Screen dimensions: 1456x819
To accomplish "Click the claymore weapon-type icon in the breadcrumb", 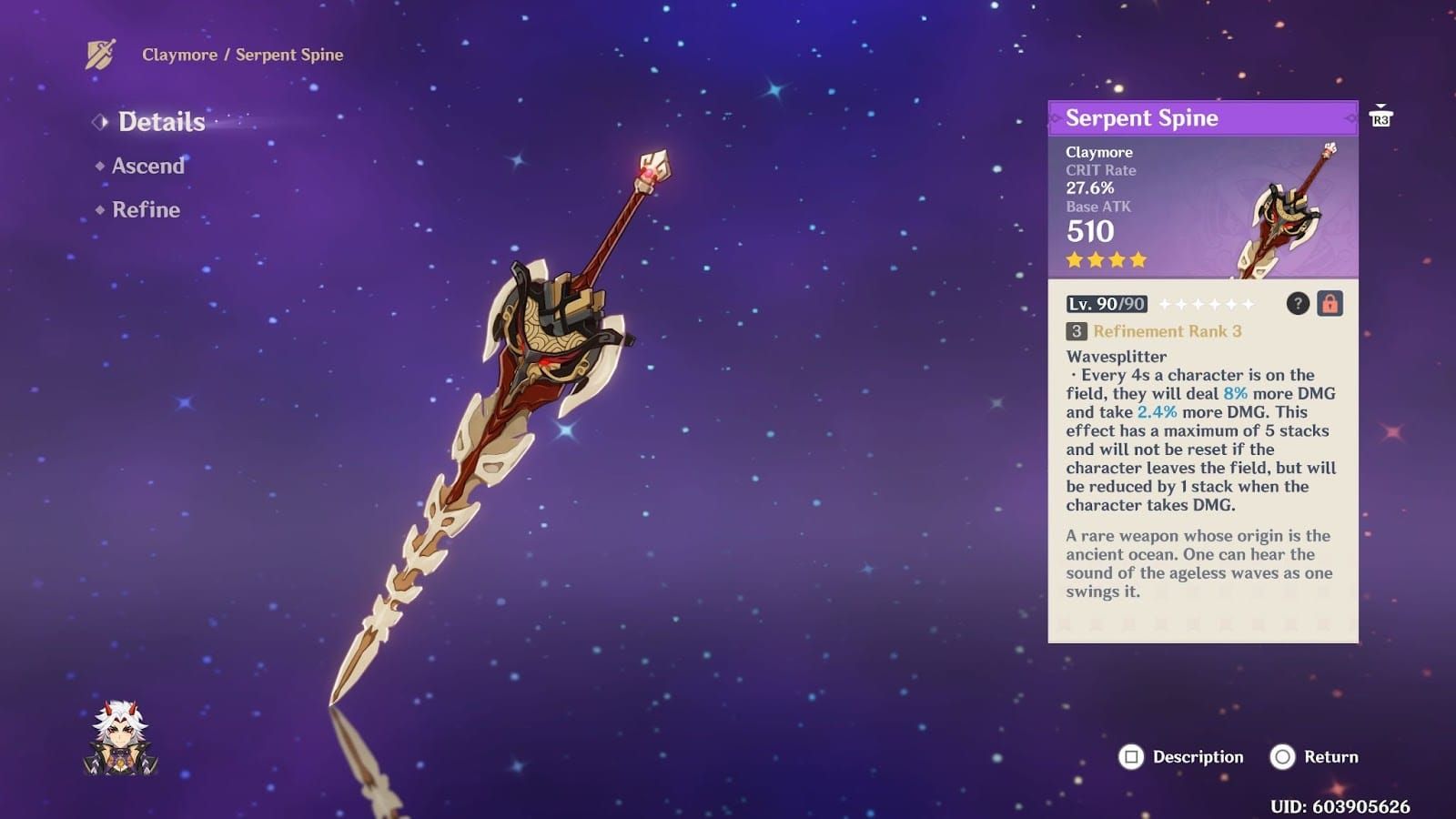I will pos(100,55).
